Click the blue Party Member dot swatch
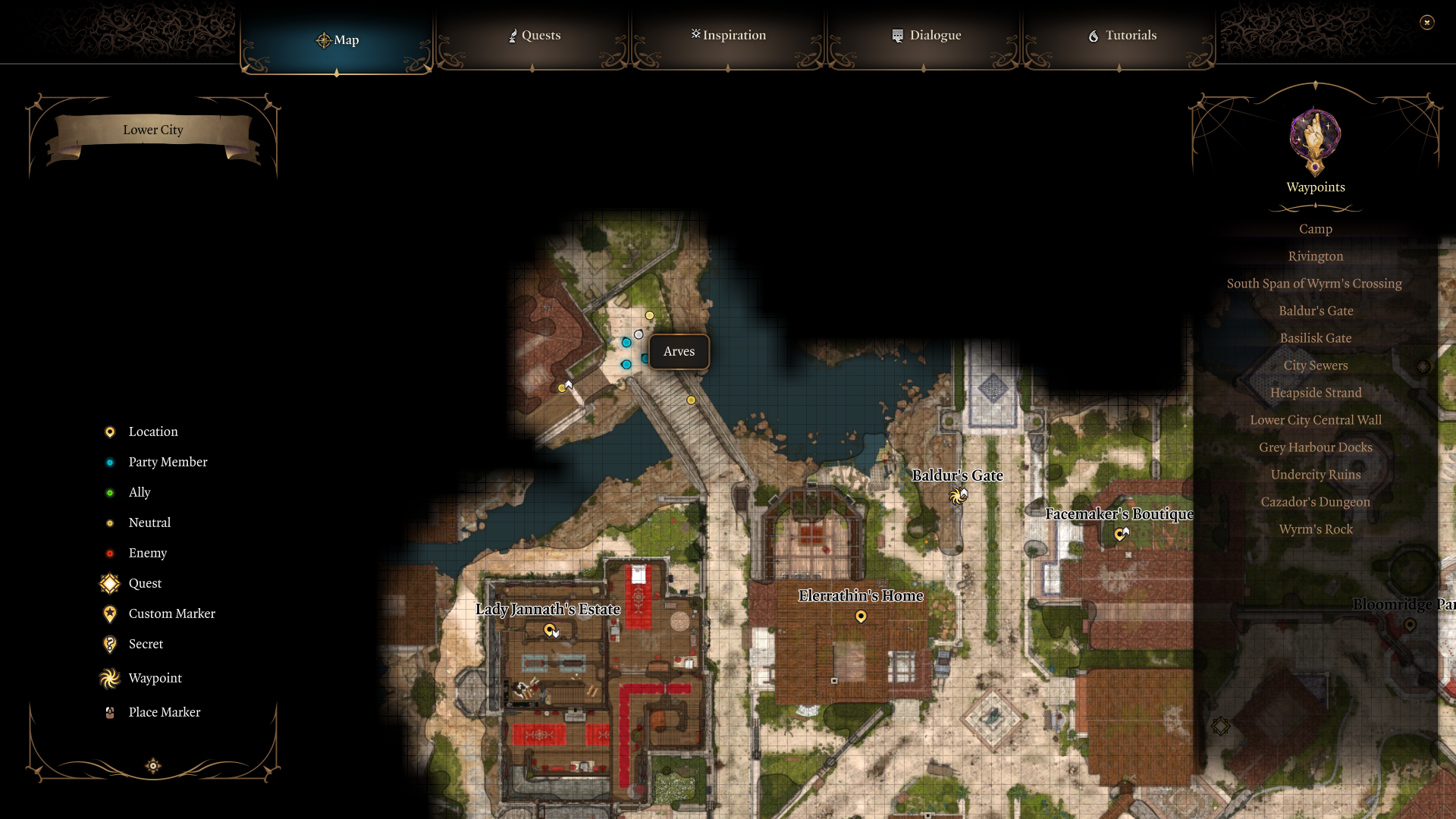This screenshot has width=1456, height=819. click(111, 462)
